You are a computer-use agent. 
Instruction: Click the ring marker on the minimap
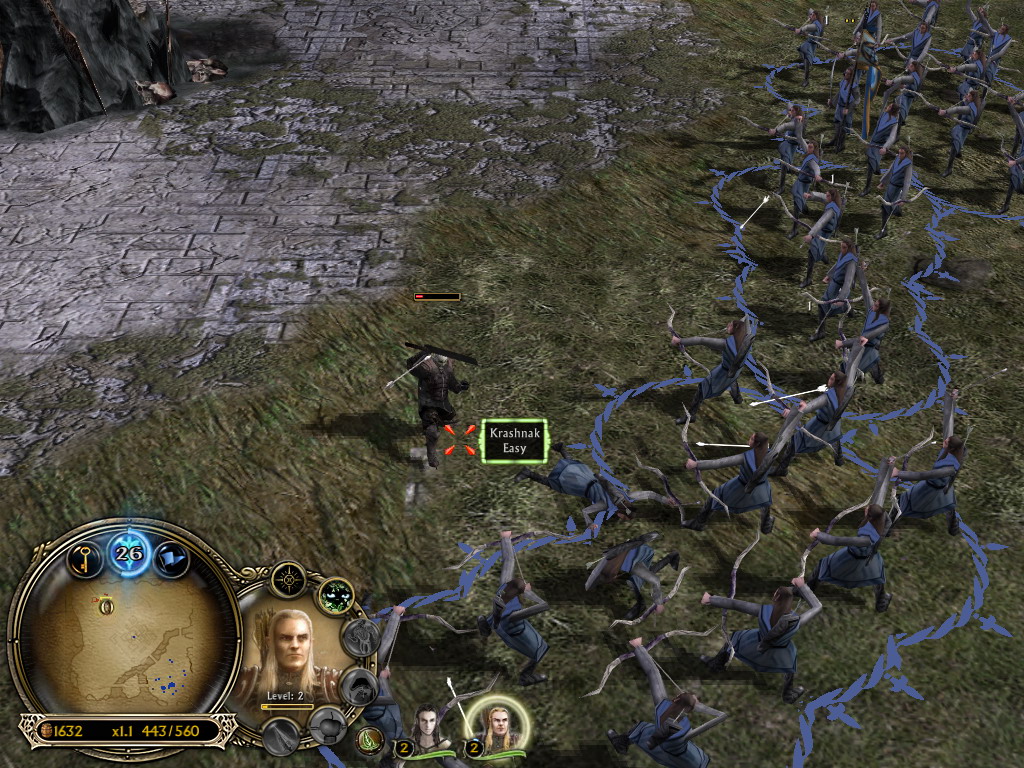pyautogui.click(x=104, y=604)
